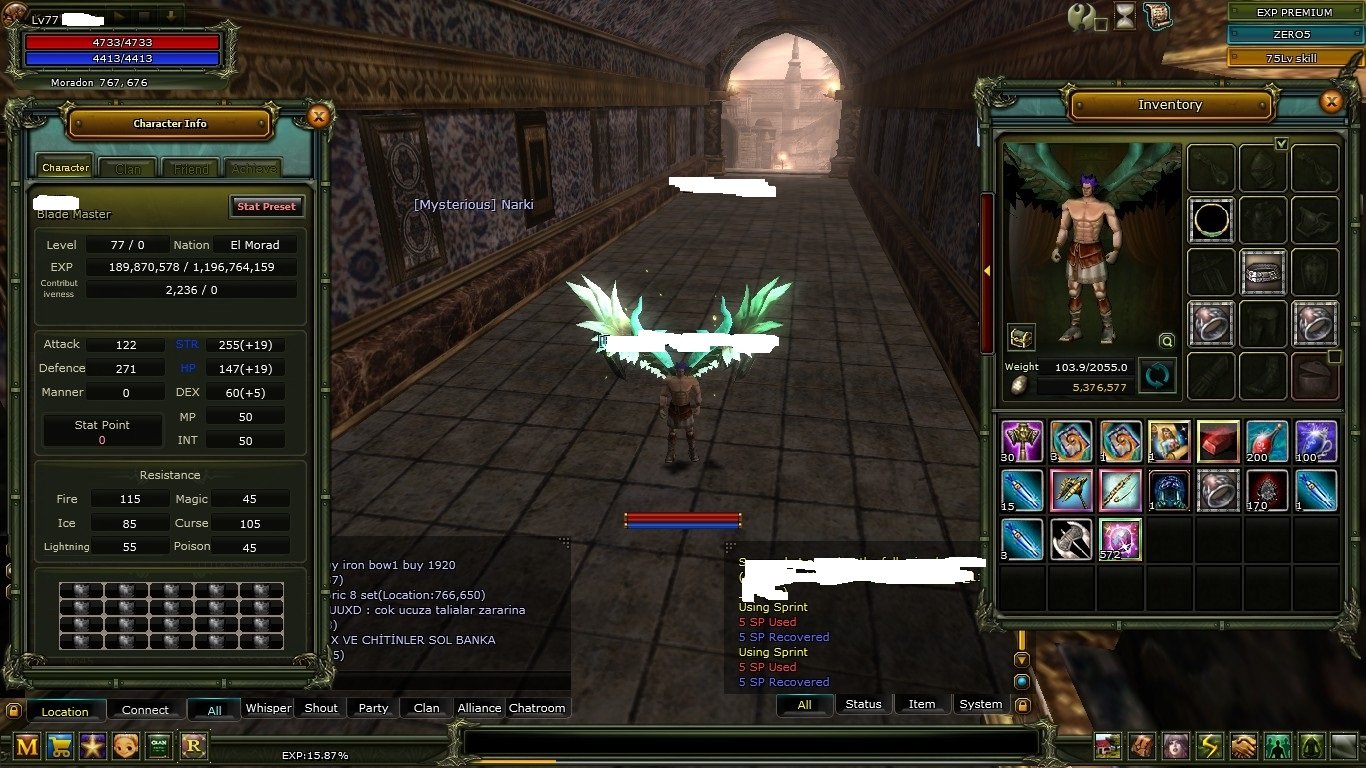The image size is (1366, 768).
Task: Select the meditation rest icon bottom-right
Action: pos(1310,746)
